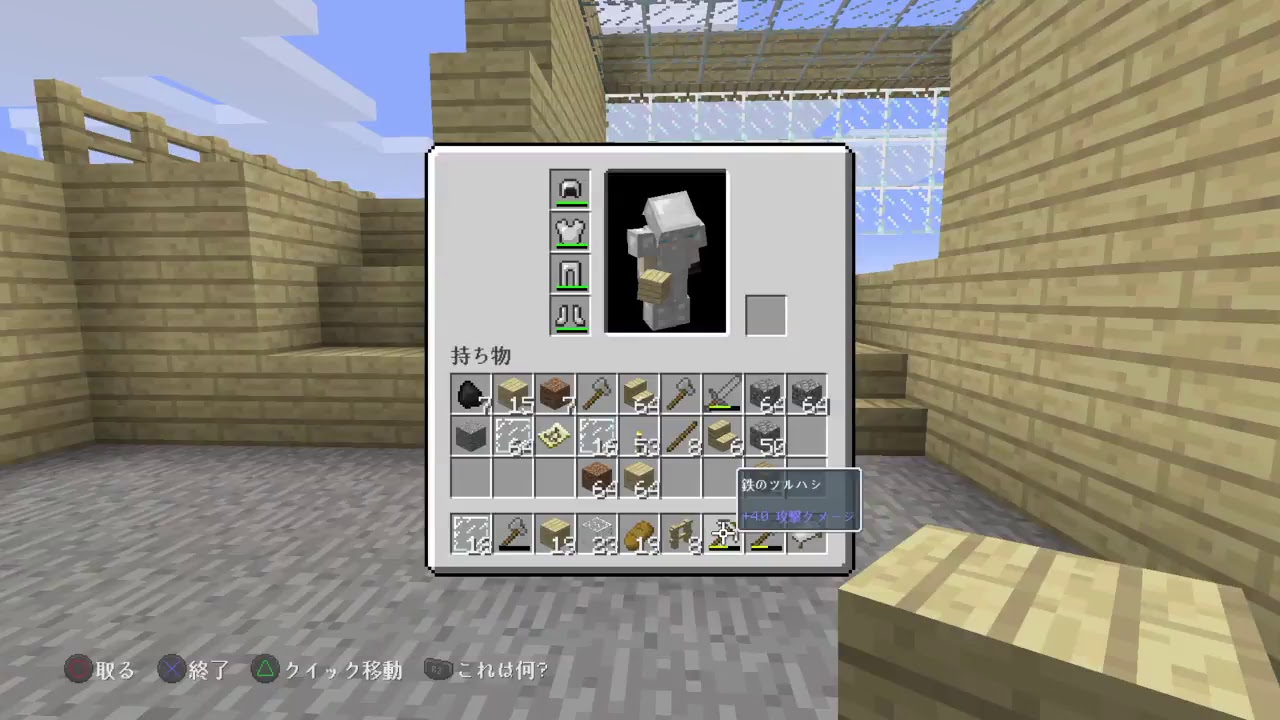Click the glass block stack of 64

coord(511,437)
